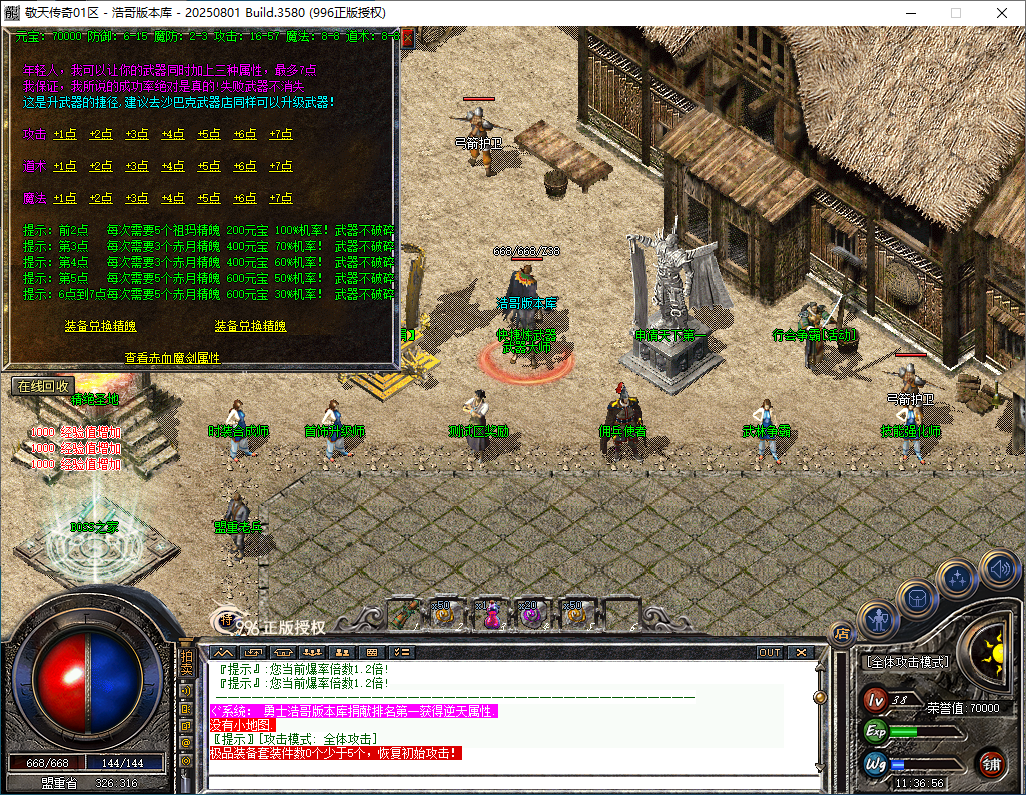Close the weapon upgrade dialog
1026x795 pixels.
[407, 36]
